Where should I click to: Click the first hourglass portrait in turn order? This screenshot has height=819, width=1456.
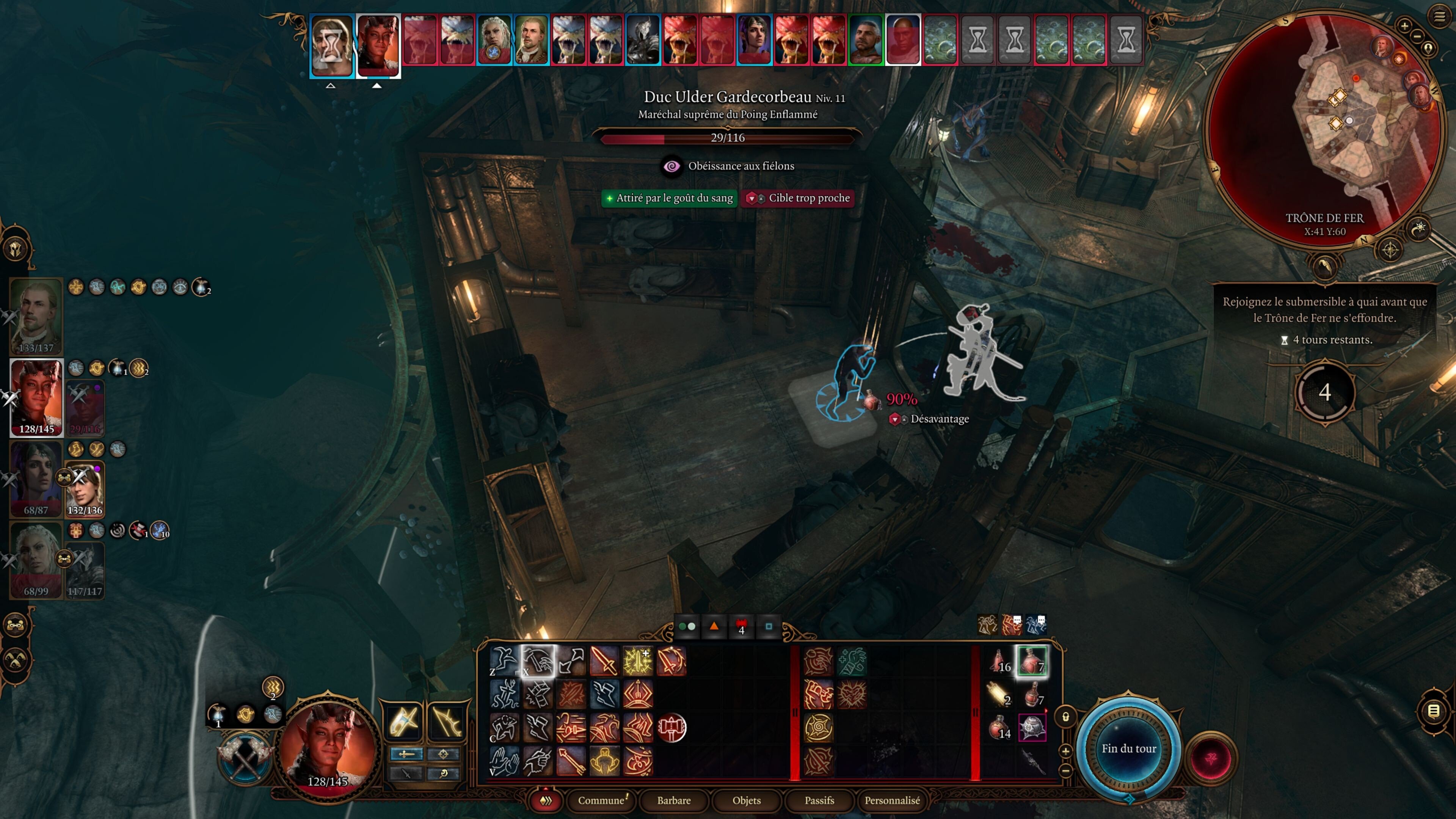click(332, 45)
